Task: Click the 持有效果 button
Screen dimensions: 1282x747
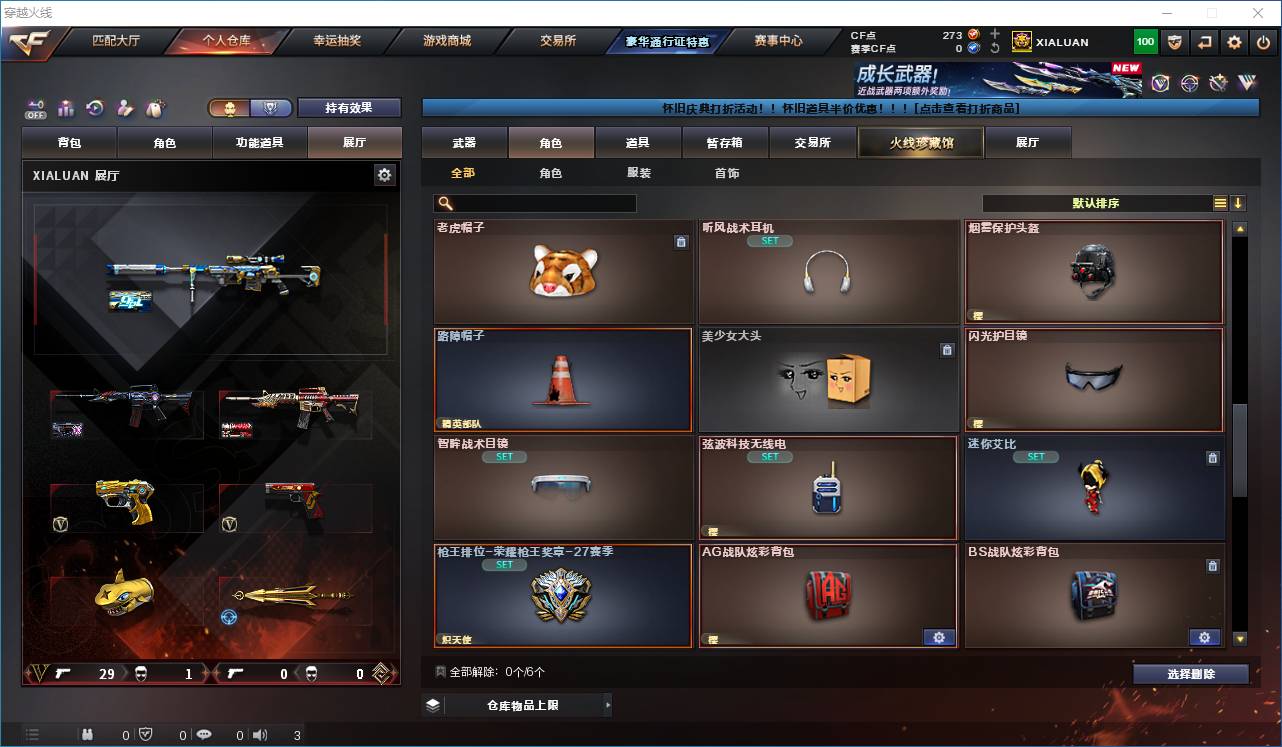Action: click(348, 107)
